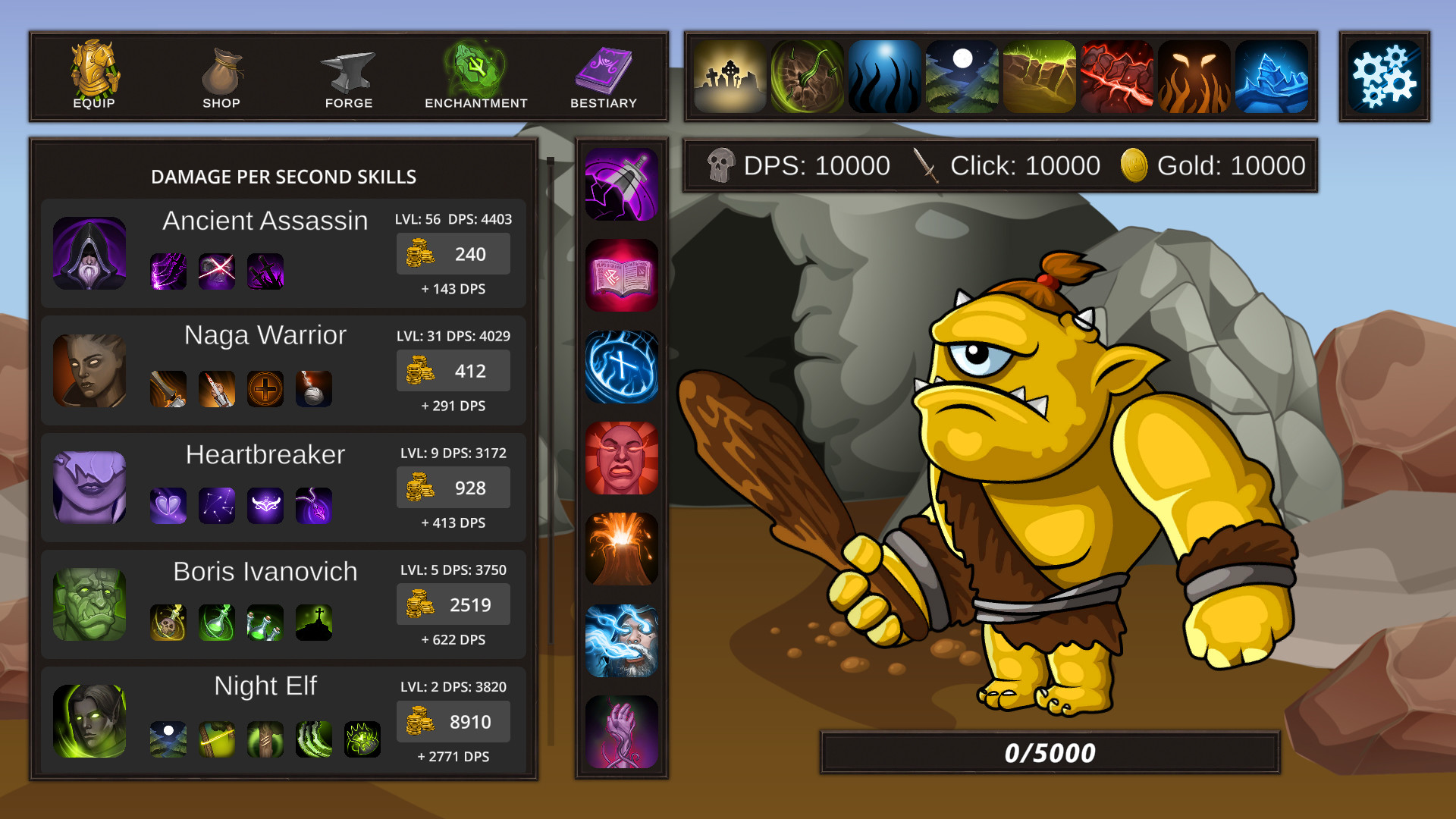The height and width of the screenshot is (819, 1456).
Task: Open the Bestiary tab
Action: [x=603, y=76]
